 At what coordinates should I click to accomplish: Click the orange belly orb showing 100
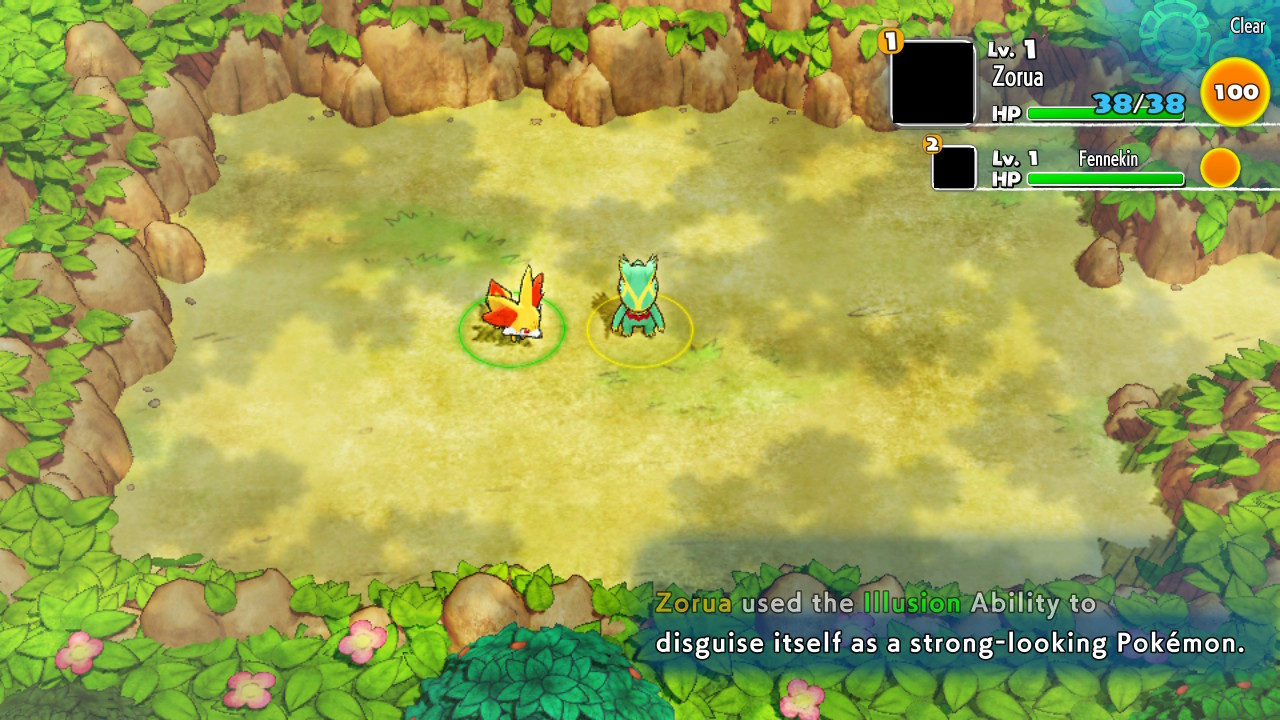click(x=1235, y=92)
